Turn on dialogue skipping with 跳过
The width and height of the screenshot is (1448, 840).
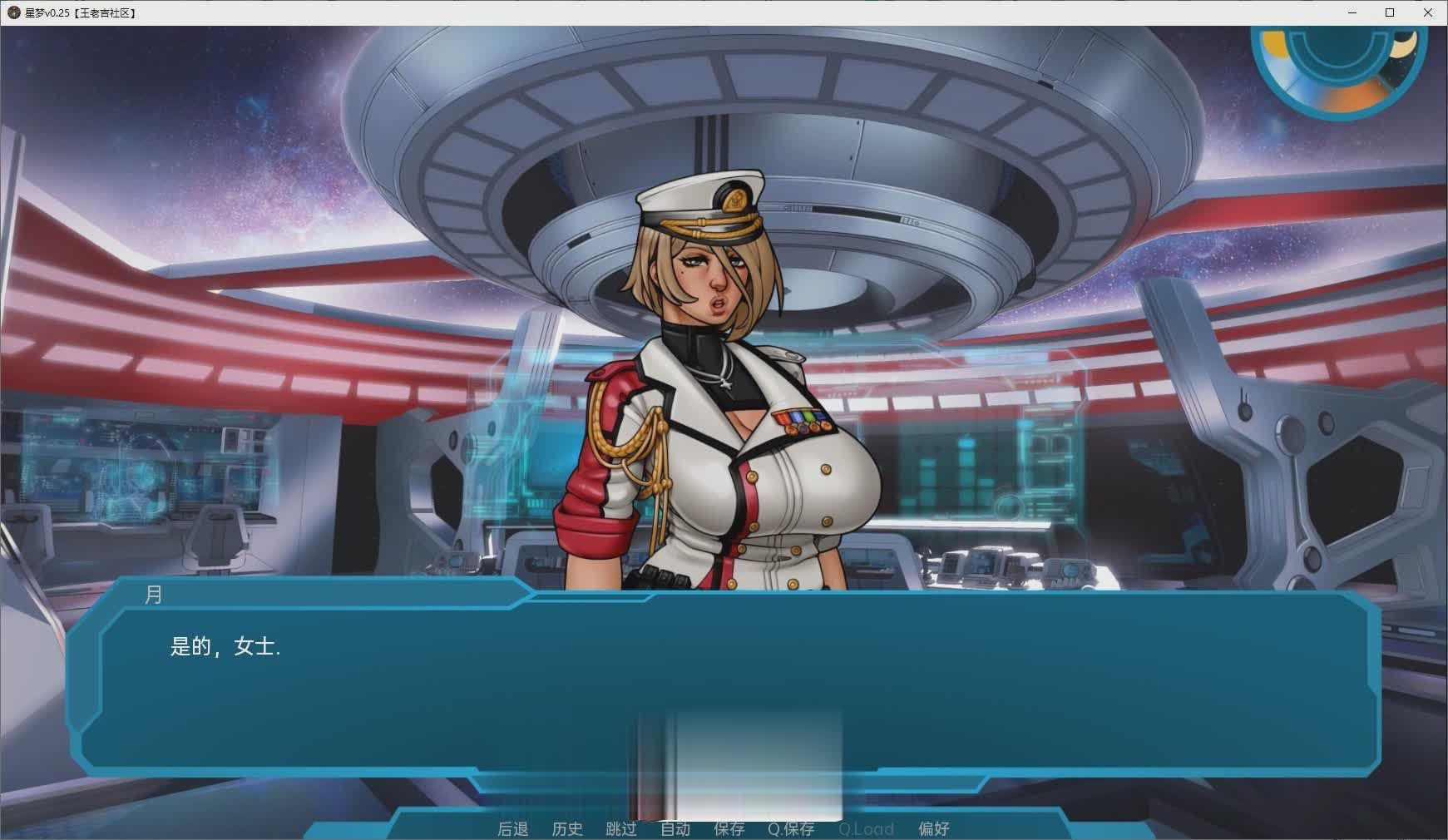[x=622, y=828]
